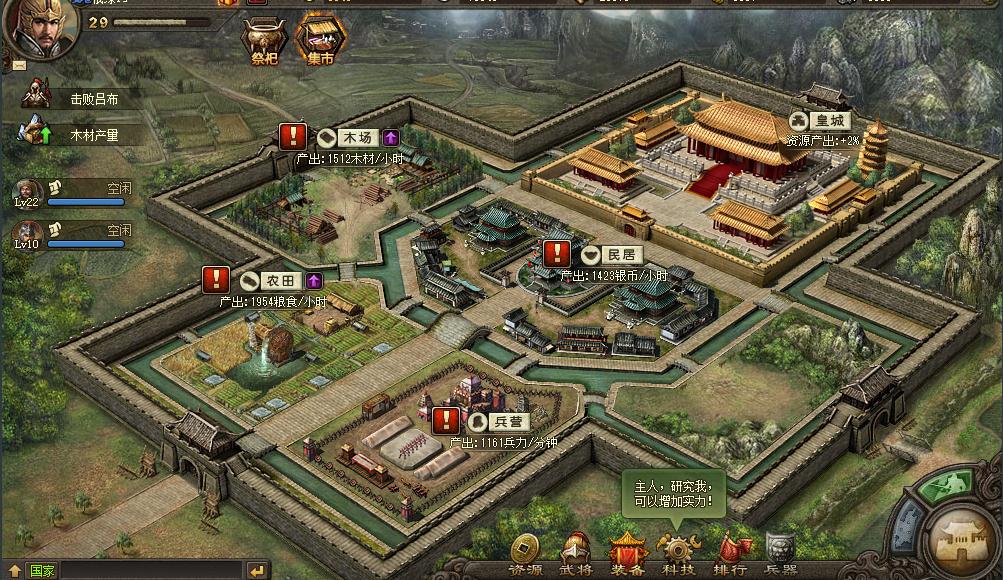Select the Lv22 general portrait
Image resolution: width=1003 pixels, height=580 pixels.
pos(27,191)
